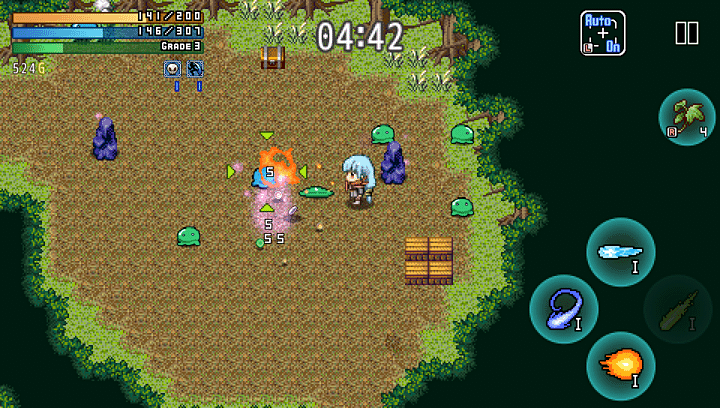The height and width of the screenshot is (408, 720).
Task: Activate the blue wind slash skill
Action: click(564, 309)
